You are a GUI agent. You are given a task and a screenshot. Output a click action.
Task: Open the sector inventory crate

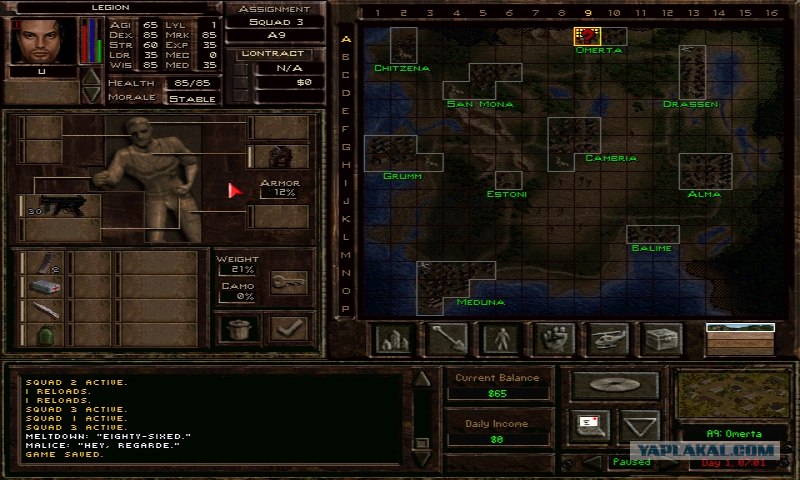point(660,339)
